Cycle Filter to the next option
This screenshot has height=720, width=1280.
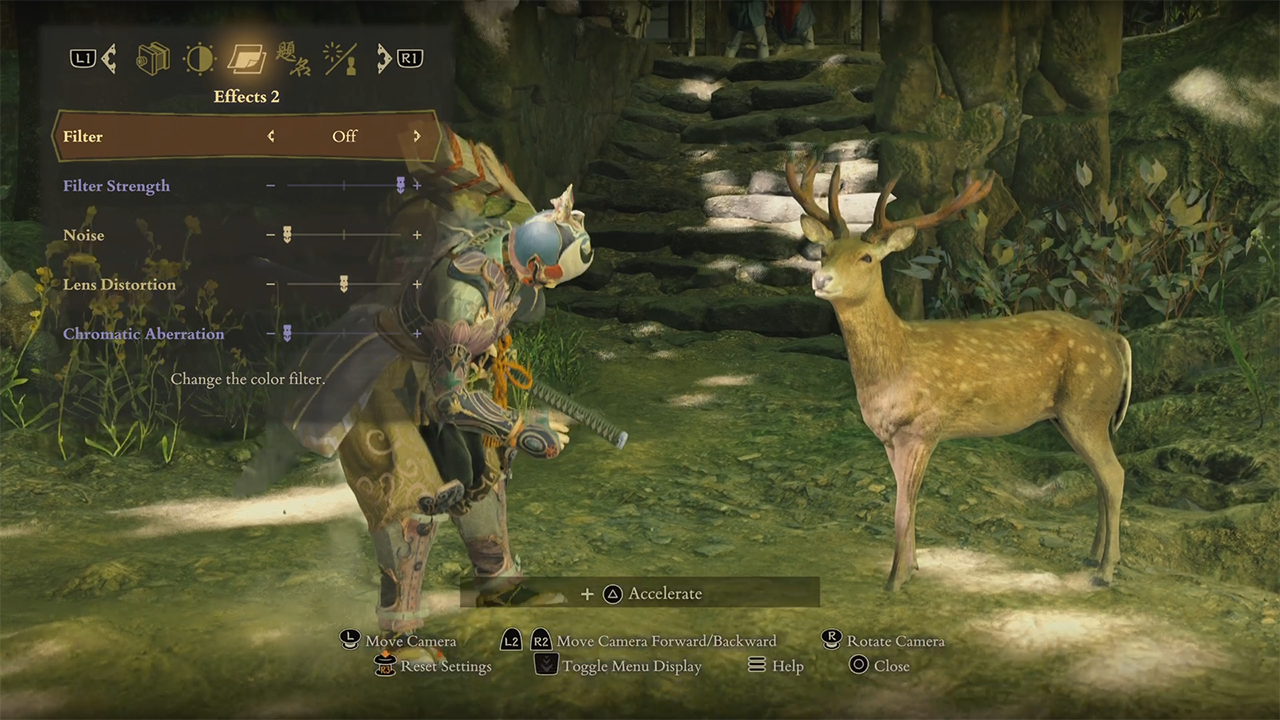click(x=417, y=136)
